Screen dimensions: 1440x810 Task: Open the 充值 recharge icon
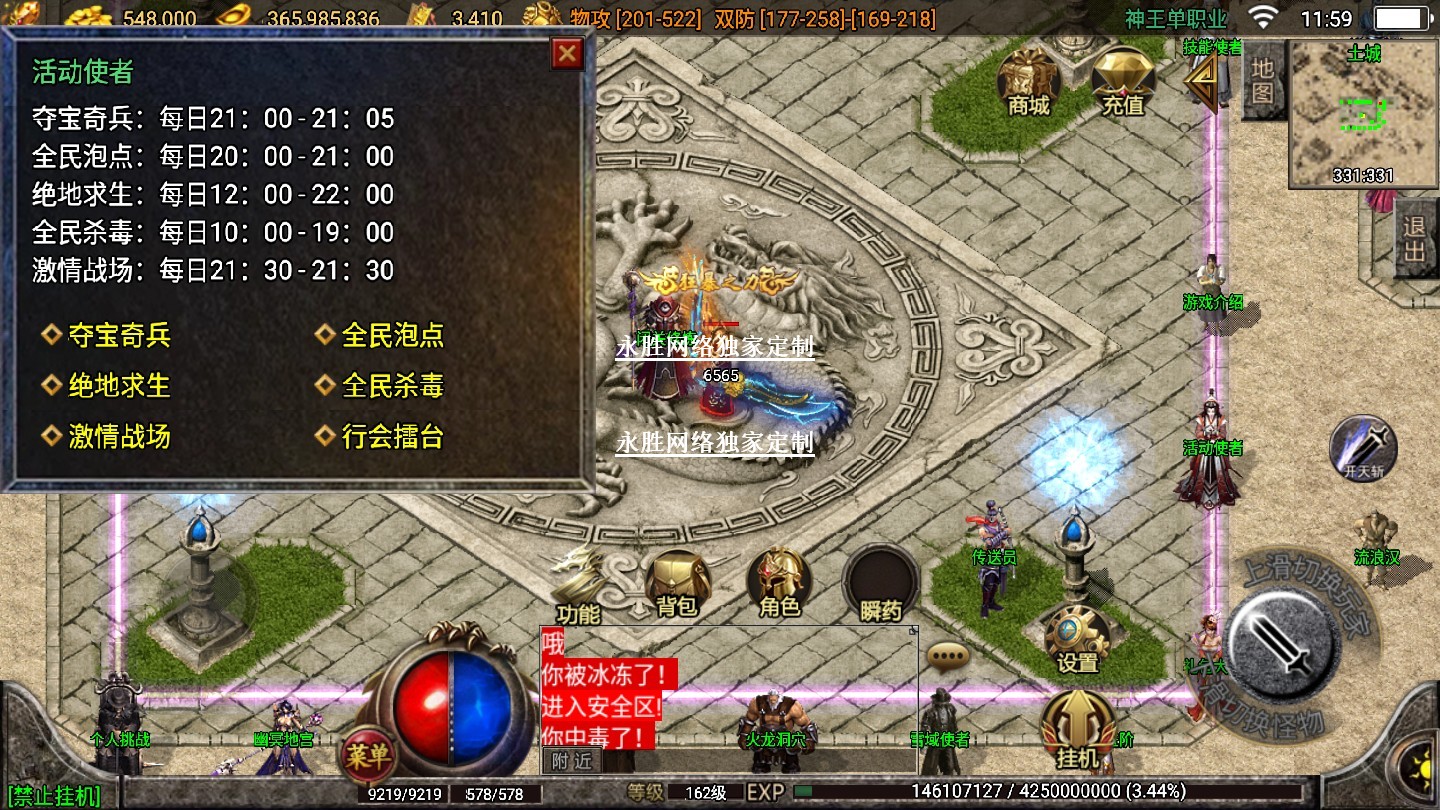1122,80
